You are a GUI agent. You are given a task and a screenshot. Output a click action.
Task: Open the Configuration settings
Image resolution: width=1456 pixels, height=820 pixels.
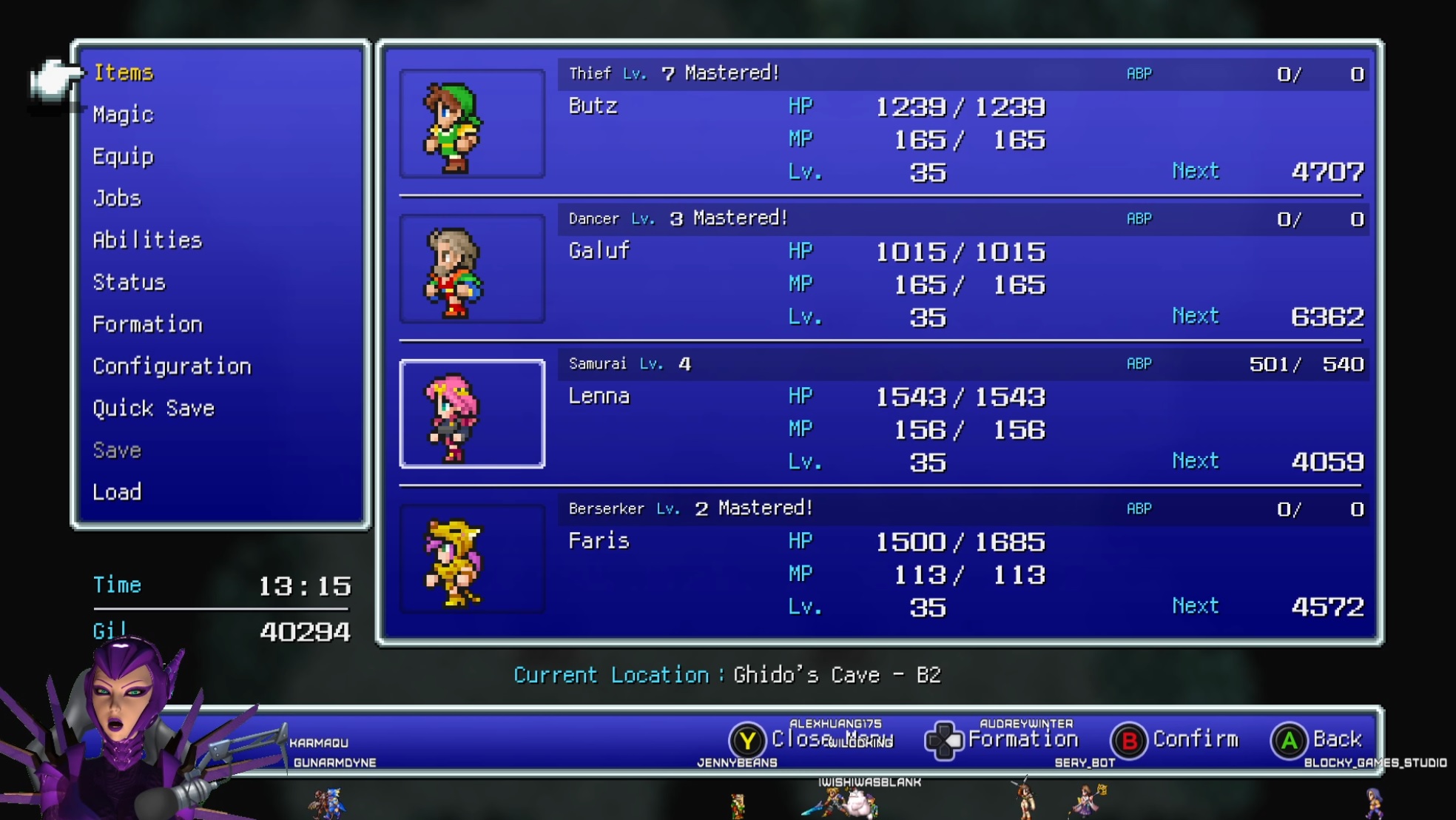click(x=172, y=366)
